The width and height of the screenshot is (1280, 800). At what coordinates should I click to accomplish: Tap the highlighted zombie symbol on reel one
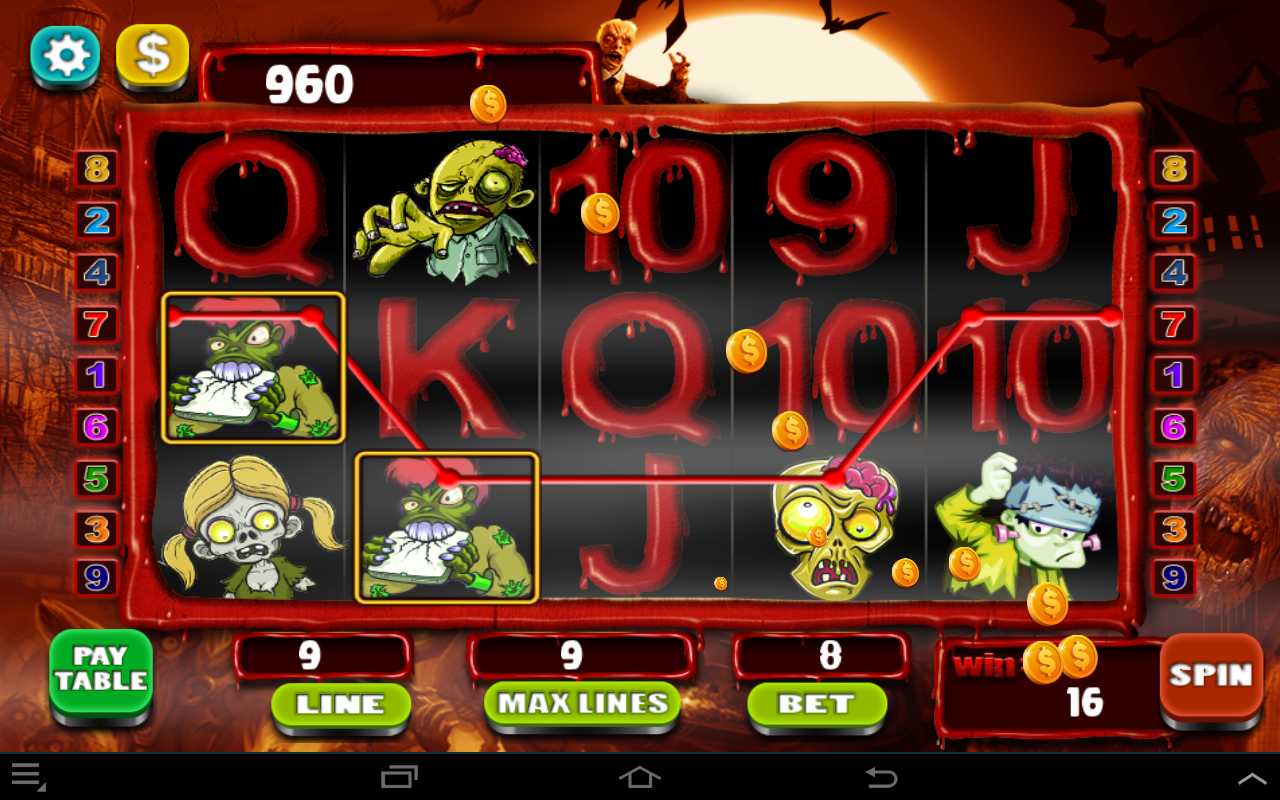(255, 368)
